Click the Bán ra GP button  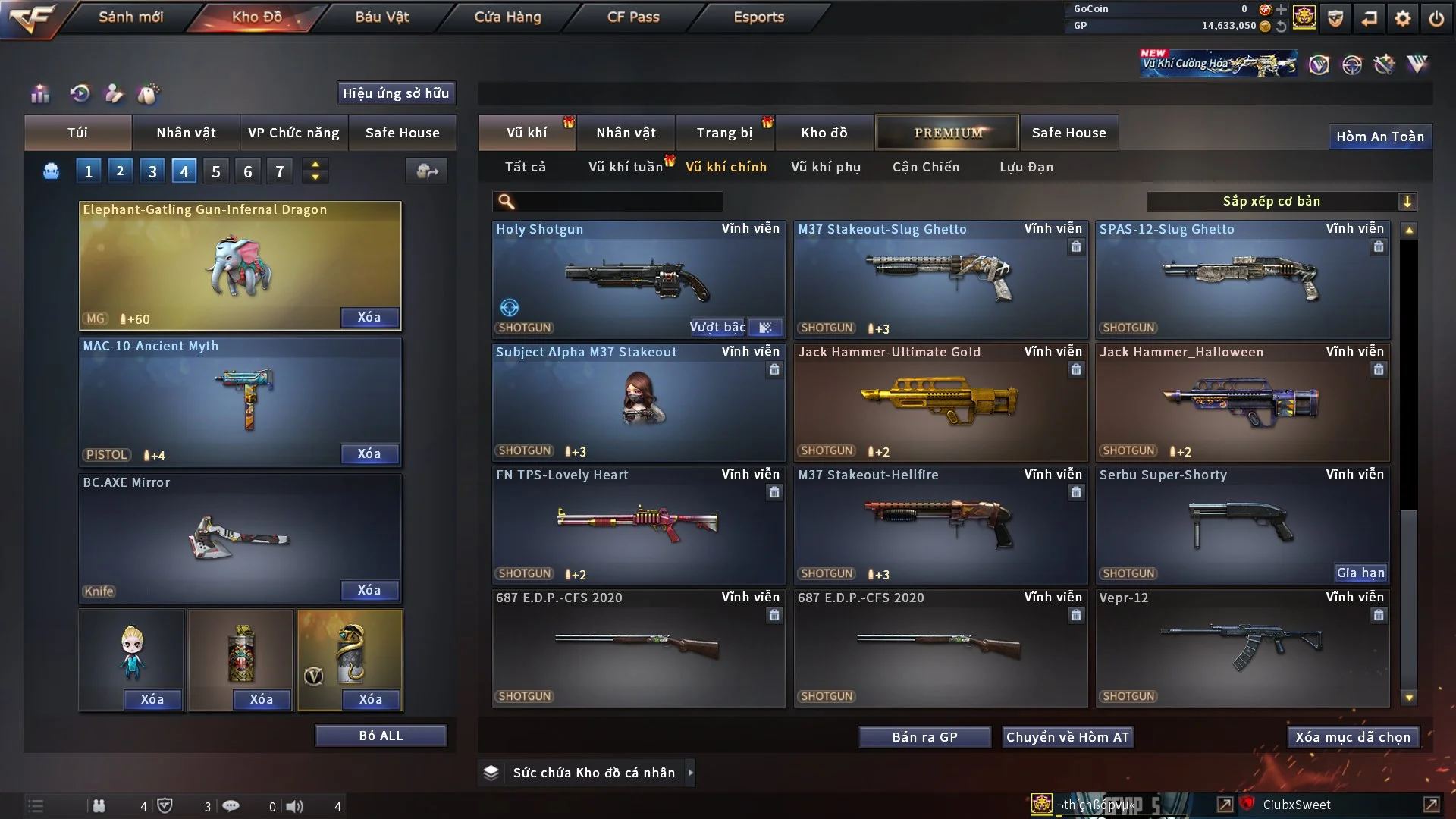click(x=924, y=737)
